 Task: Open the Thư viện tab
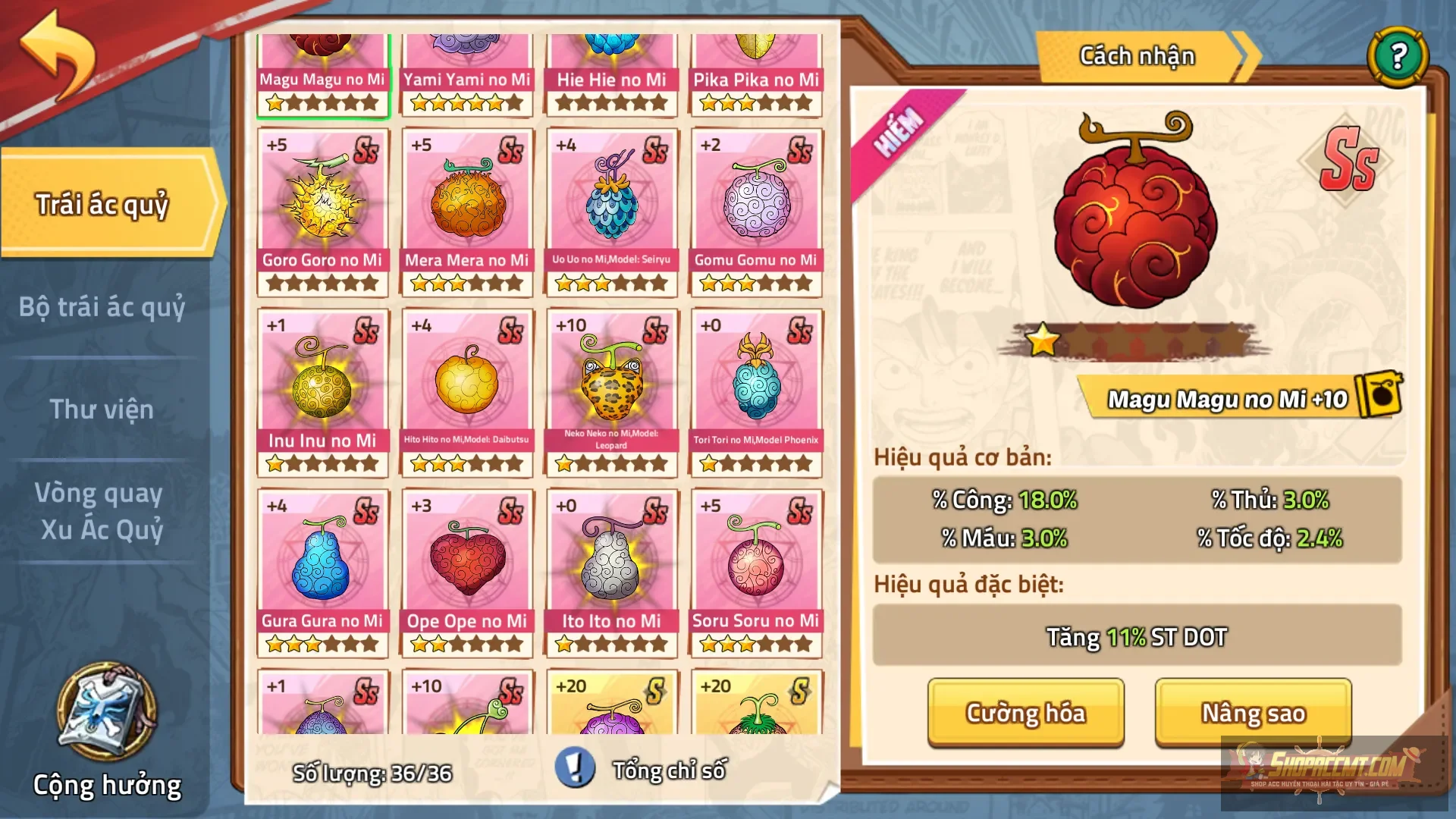click(x=102, y=409)
